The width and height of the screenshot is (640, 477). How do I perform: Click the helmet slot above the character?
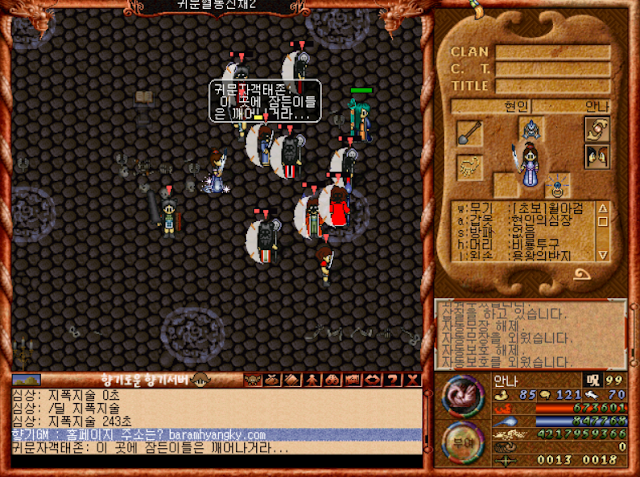[530, 129]
